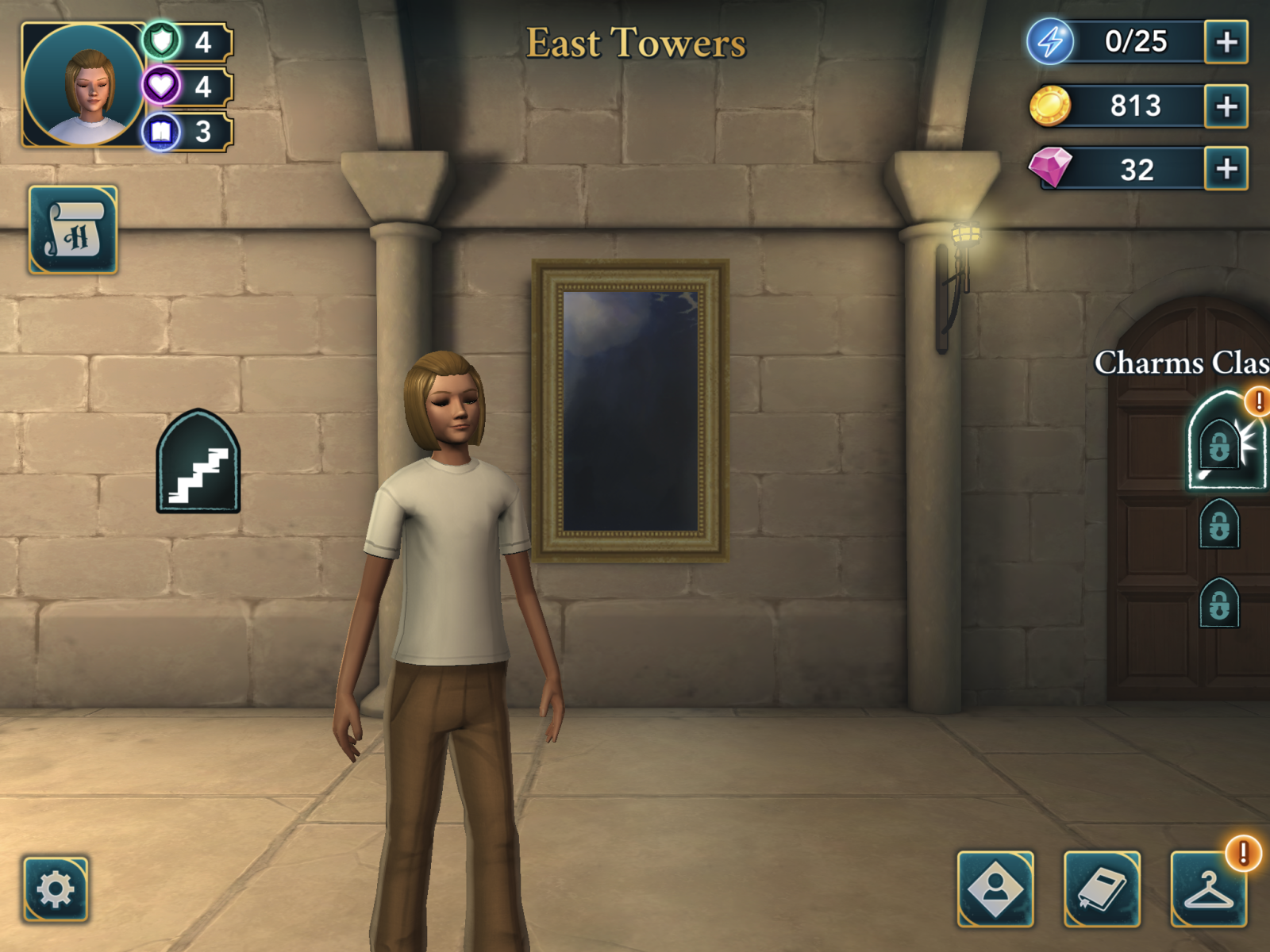1270x952 pixels.
Task: Add pink gems with plus button
Action: pyautogui.click(x=1226, y=169)
